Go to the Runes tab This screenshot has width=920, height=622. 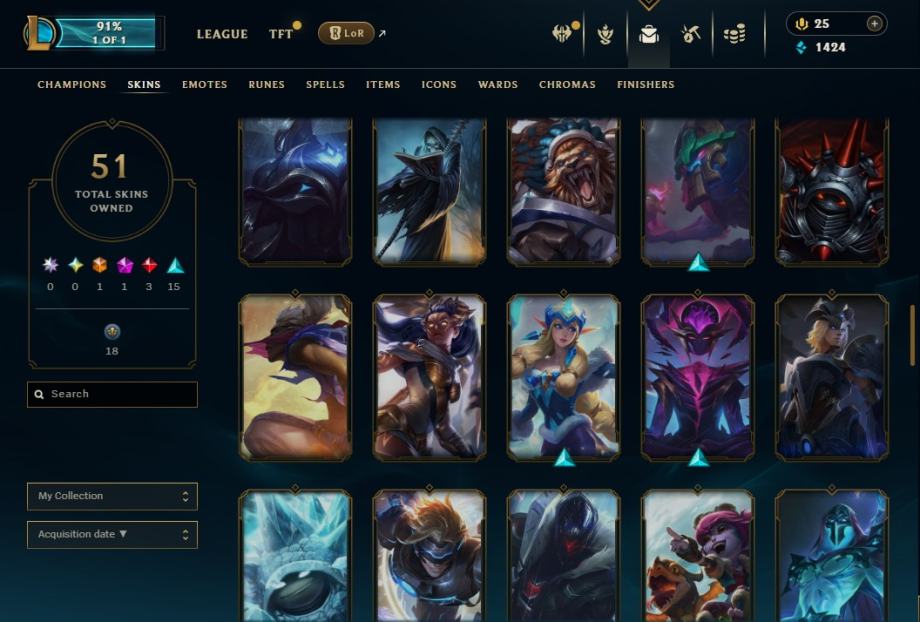click(266, 85)
